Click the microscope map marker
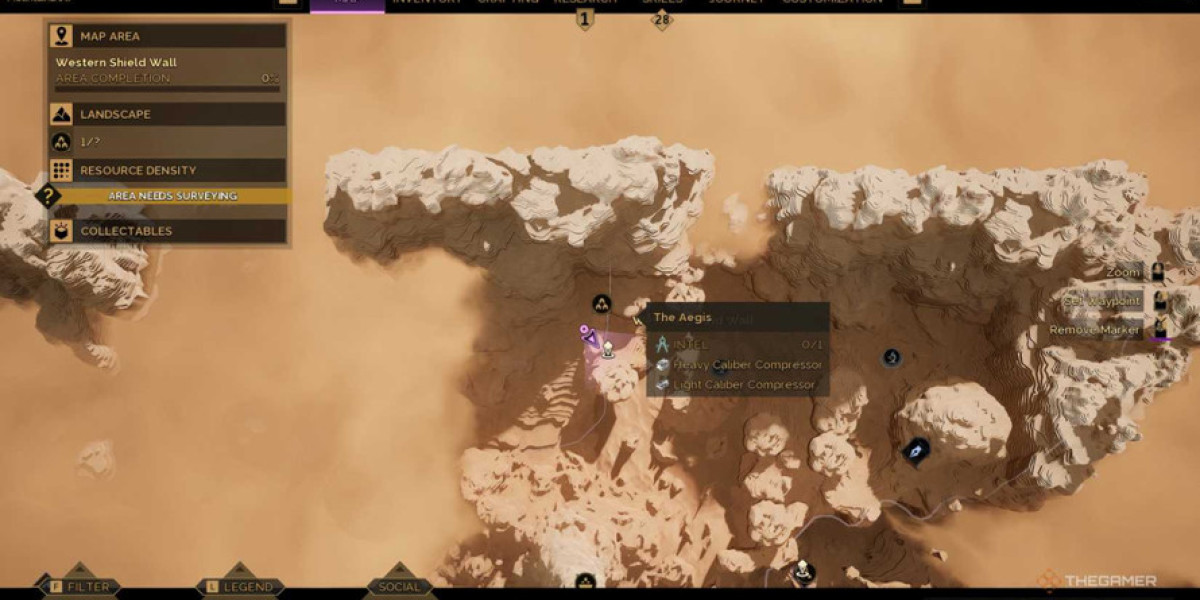1200x600 pixels. tap(891, 357)
